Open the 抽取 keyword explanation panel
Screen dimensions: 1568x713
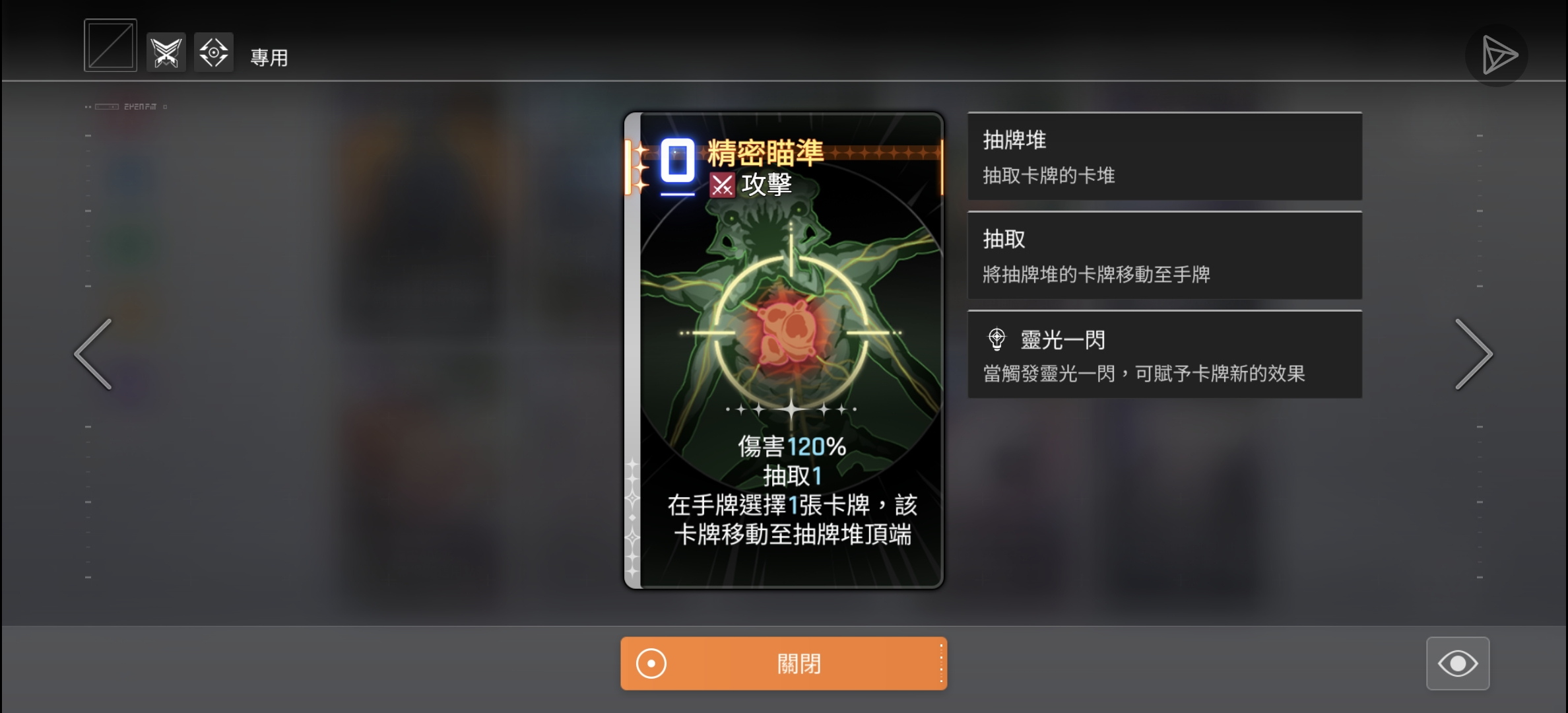[x=1163, y=255]
